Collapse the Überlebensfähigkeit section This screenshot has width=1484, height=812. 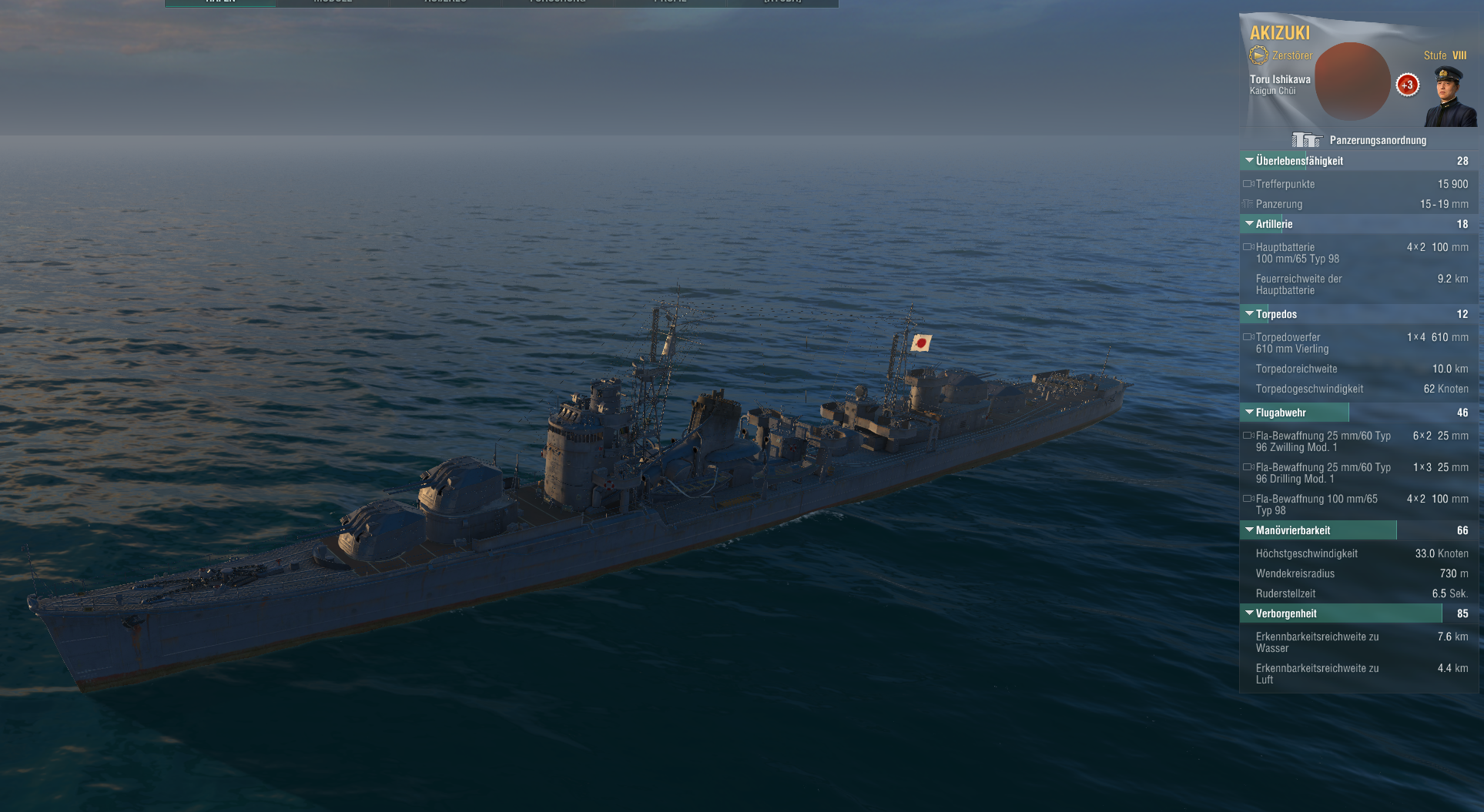(x=1249, y=161)
